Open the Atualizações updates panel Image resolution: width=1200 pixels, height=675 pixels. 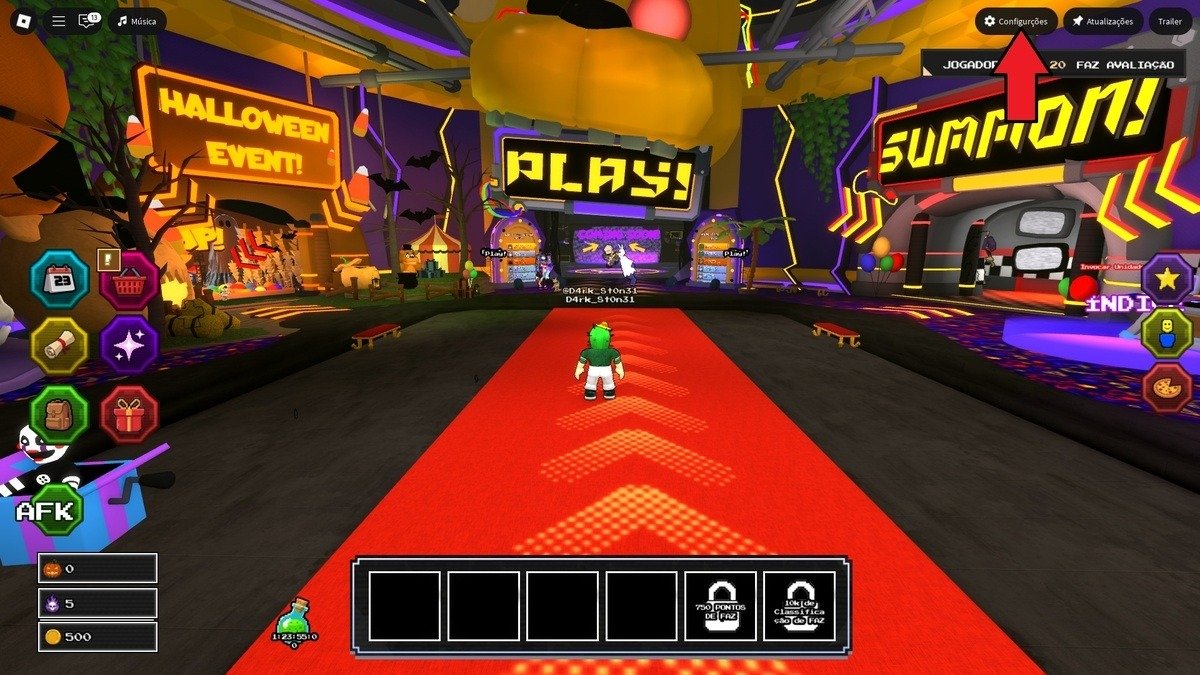1103,21
